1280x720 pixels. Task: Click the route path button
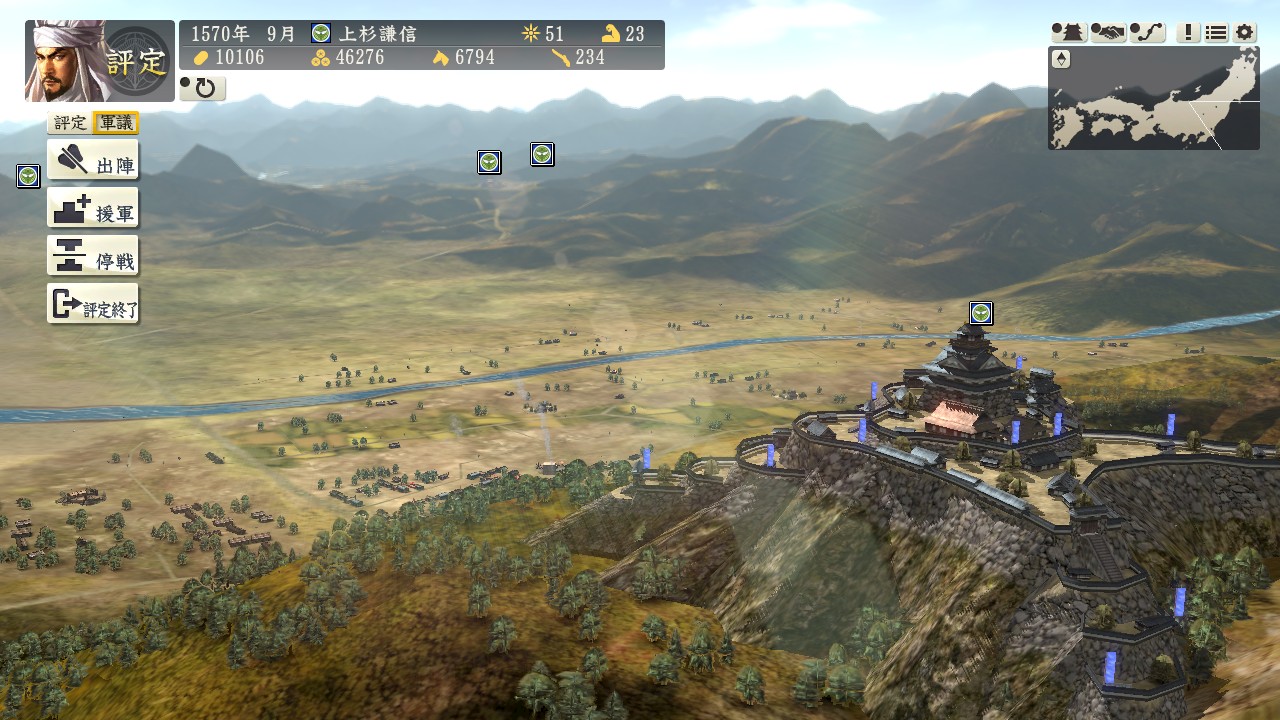tap(1147, 32)
